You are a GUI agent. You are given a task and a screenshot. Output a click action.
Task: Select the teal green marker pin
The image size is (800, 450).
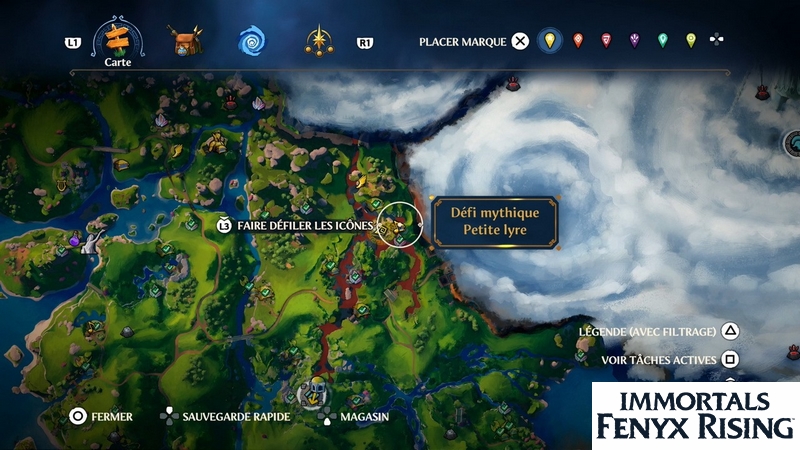[662, 41]
